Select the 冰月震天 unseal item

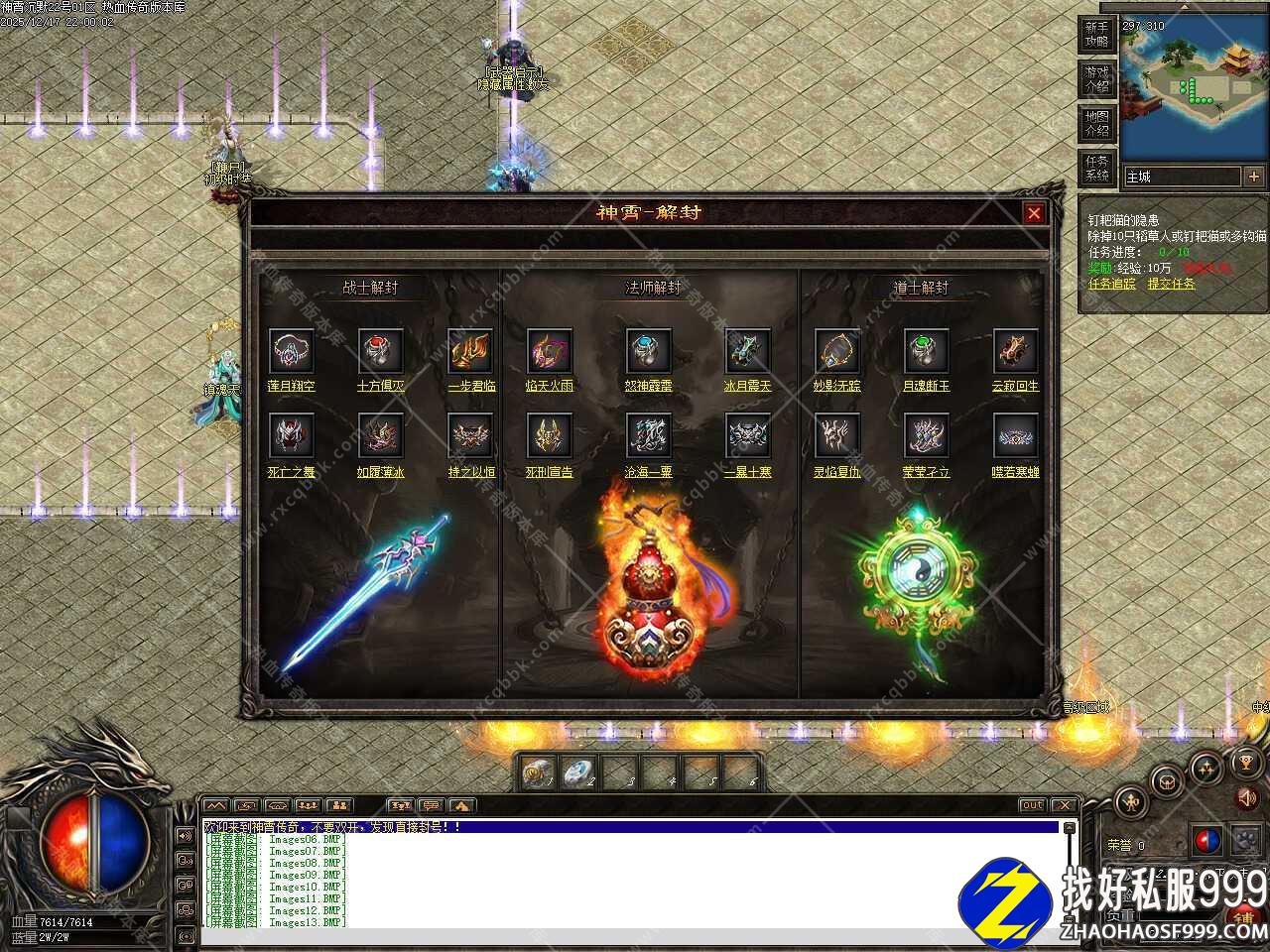(747, 351)
